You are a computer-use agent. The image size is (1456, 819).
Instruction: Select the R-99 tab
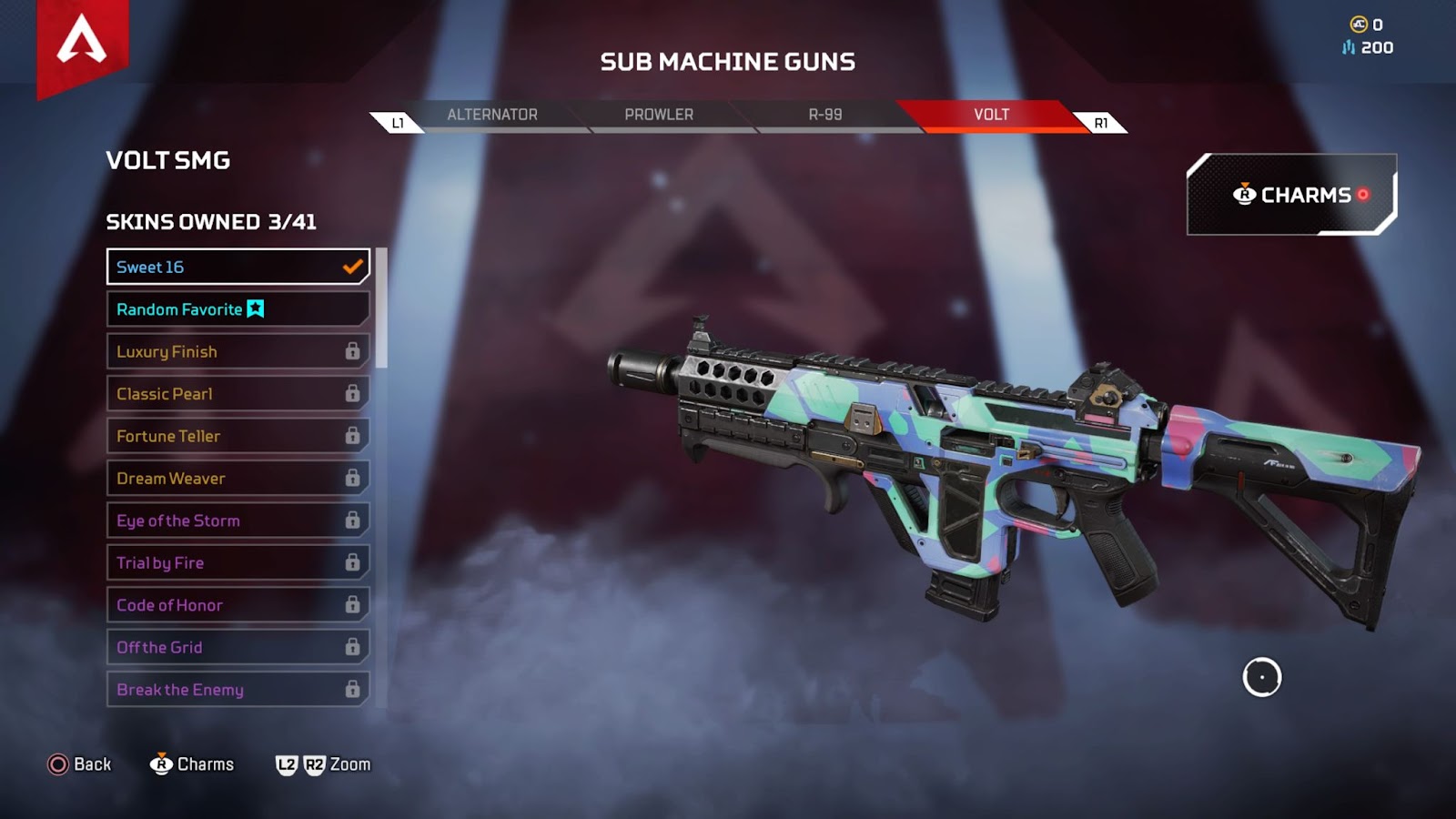[825, 115]
